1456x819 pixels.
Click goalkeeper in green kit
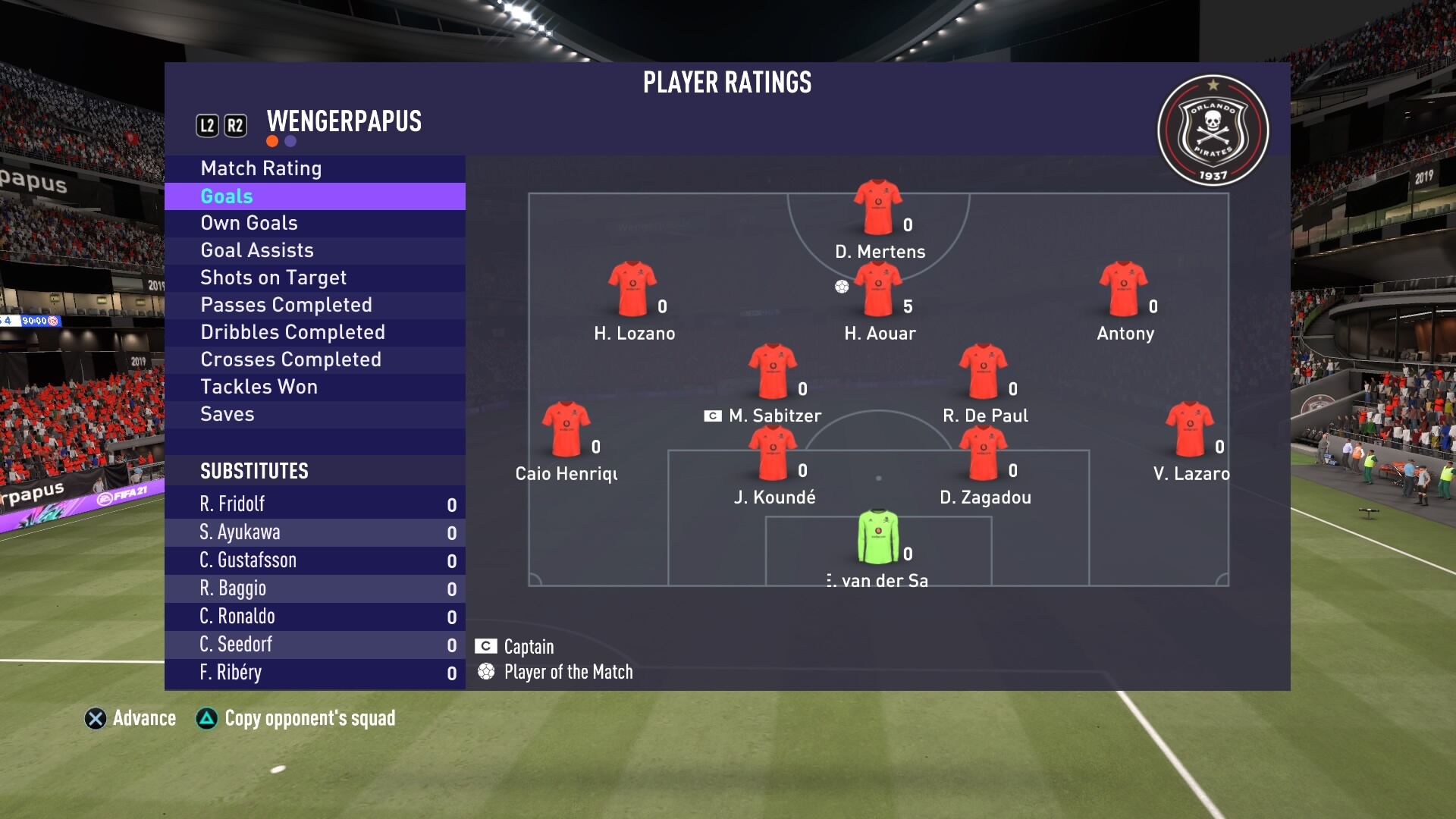(878, 537)
